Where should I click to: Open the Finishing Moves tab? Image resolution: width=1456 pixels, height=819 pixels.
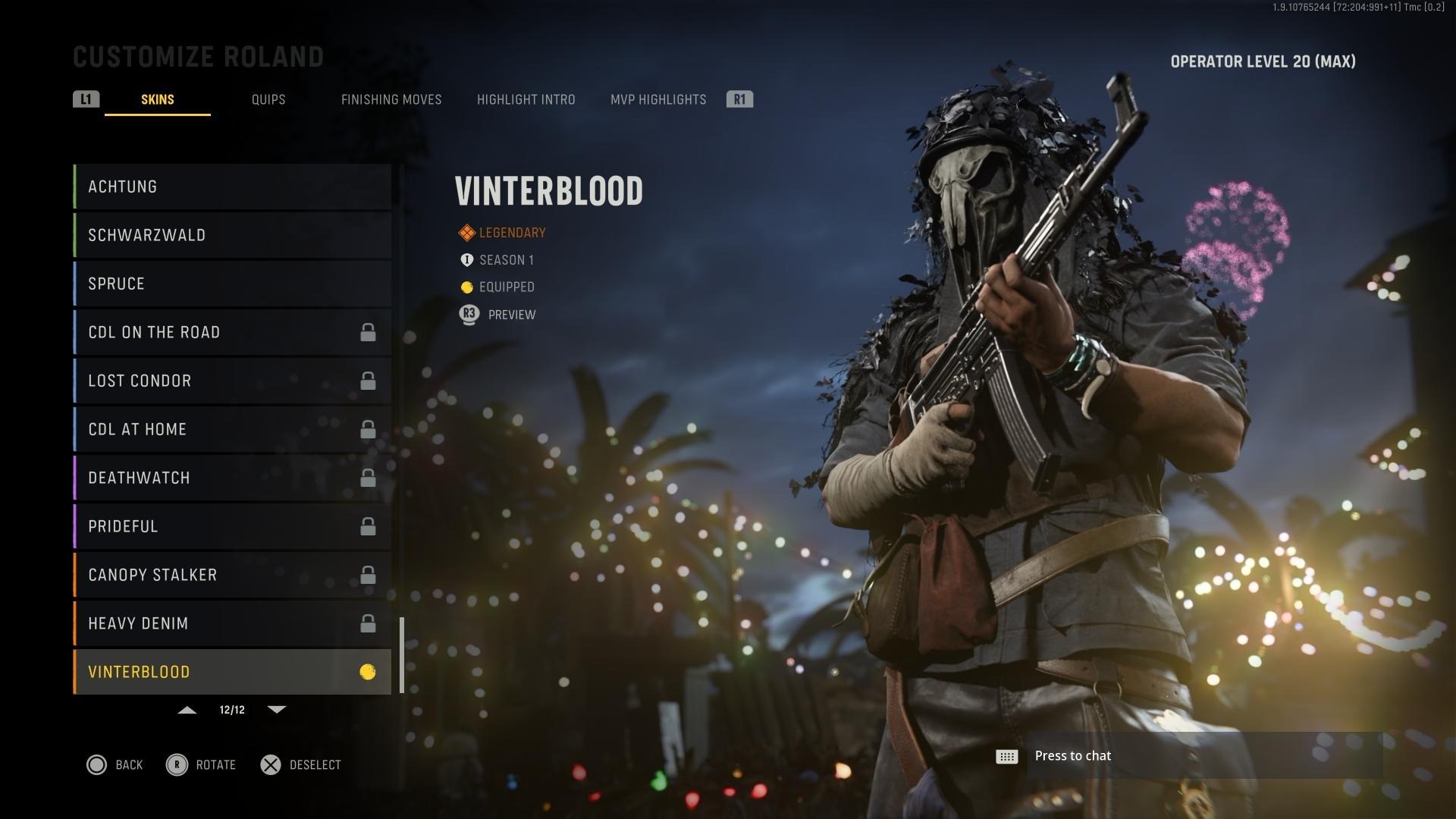(391, 99)
